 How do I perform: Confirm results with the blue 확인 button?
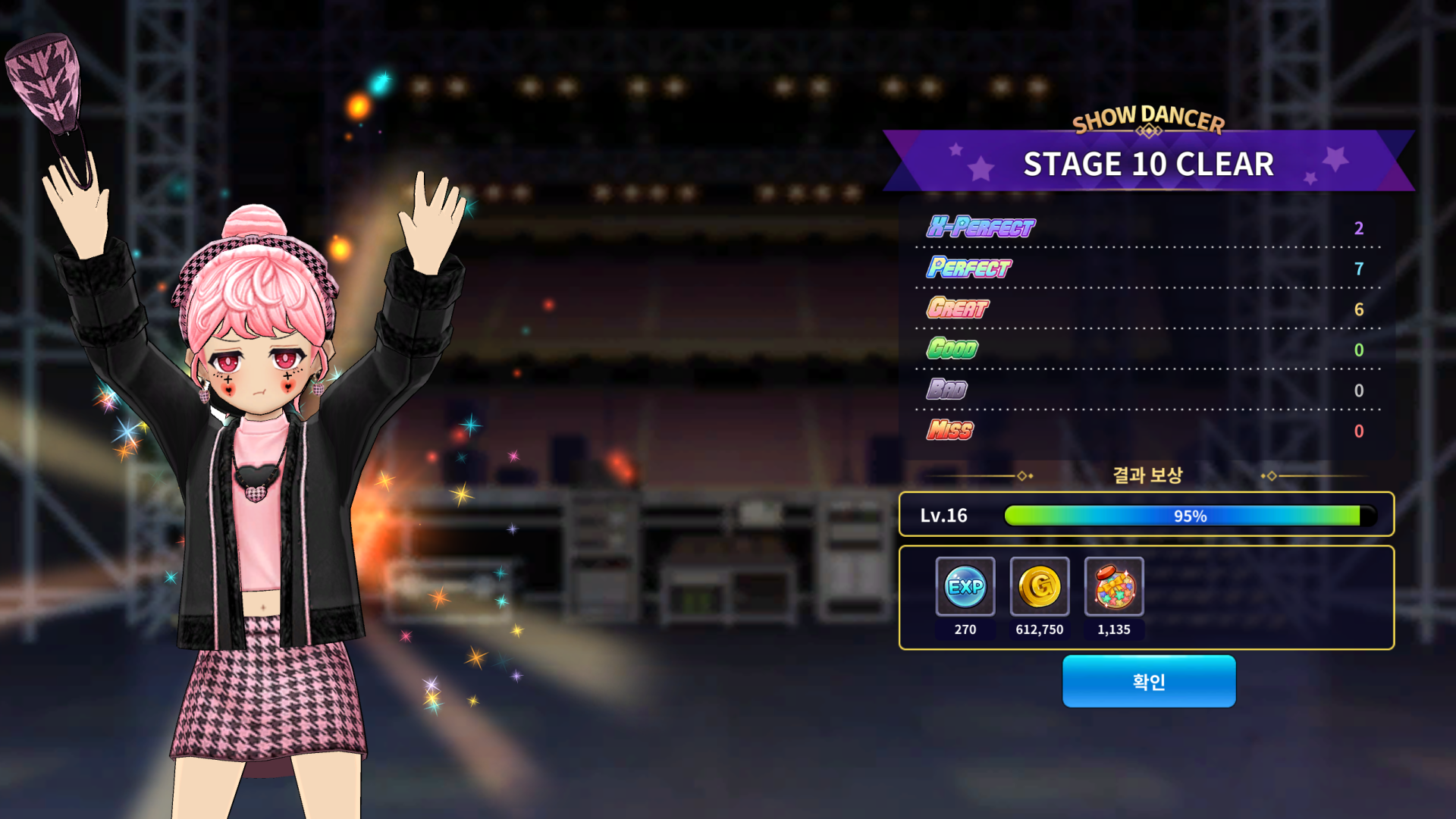pos(1148,681)
